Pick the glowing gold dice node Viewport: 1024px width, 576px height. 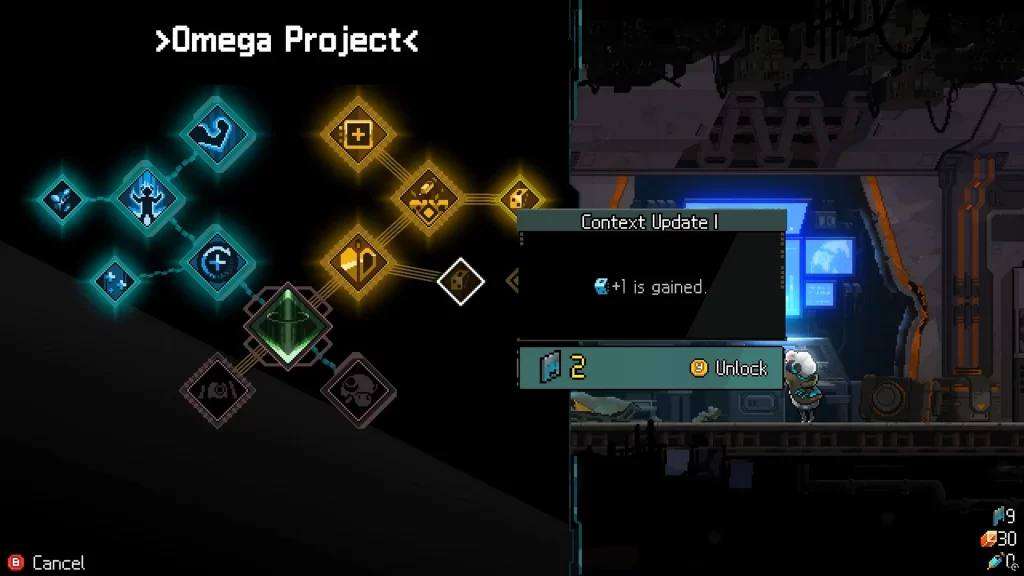coord(519,198)
